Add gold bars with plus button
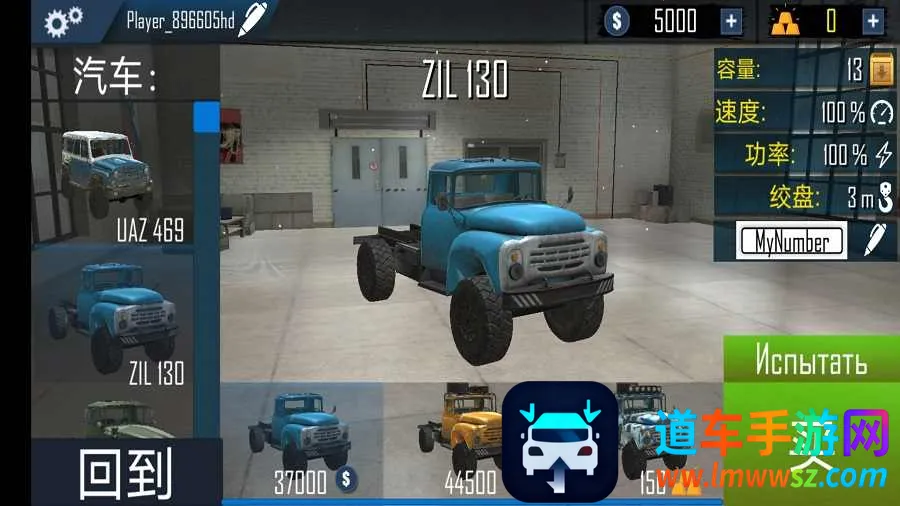This screenshot has width=900, height=506. (873, 20)
